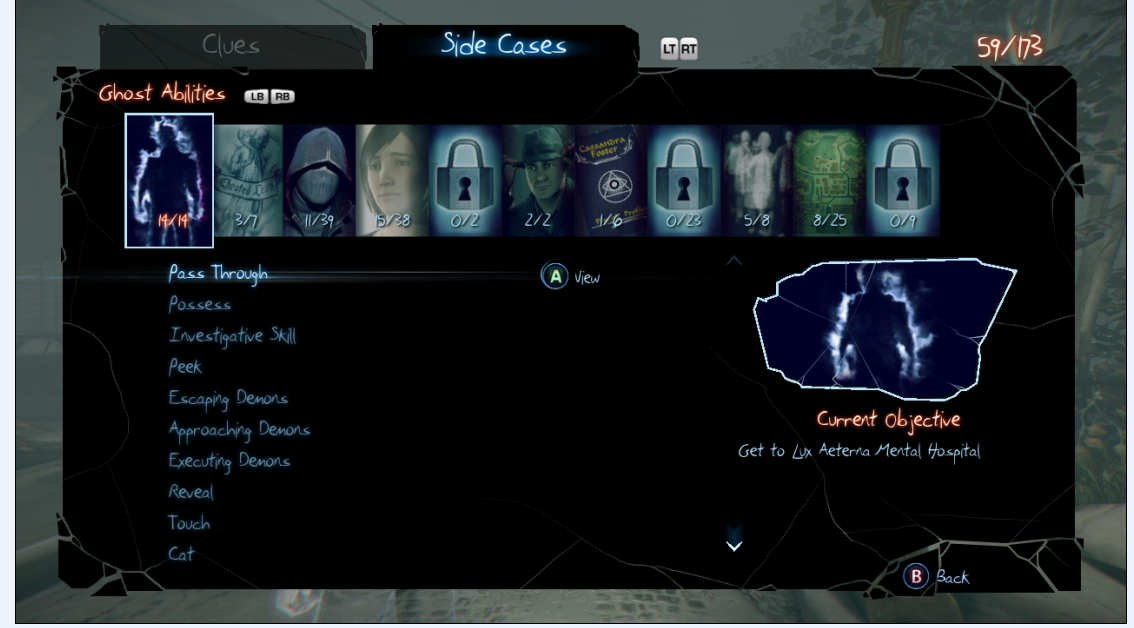Open the Cassandra Foster book category
Screen dimensions: 1134x628
point(610,180)
